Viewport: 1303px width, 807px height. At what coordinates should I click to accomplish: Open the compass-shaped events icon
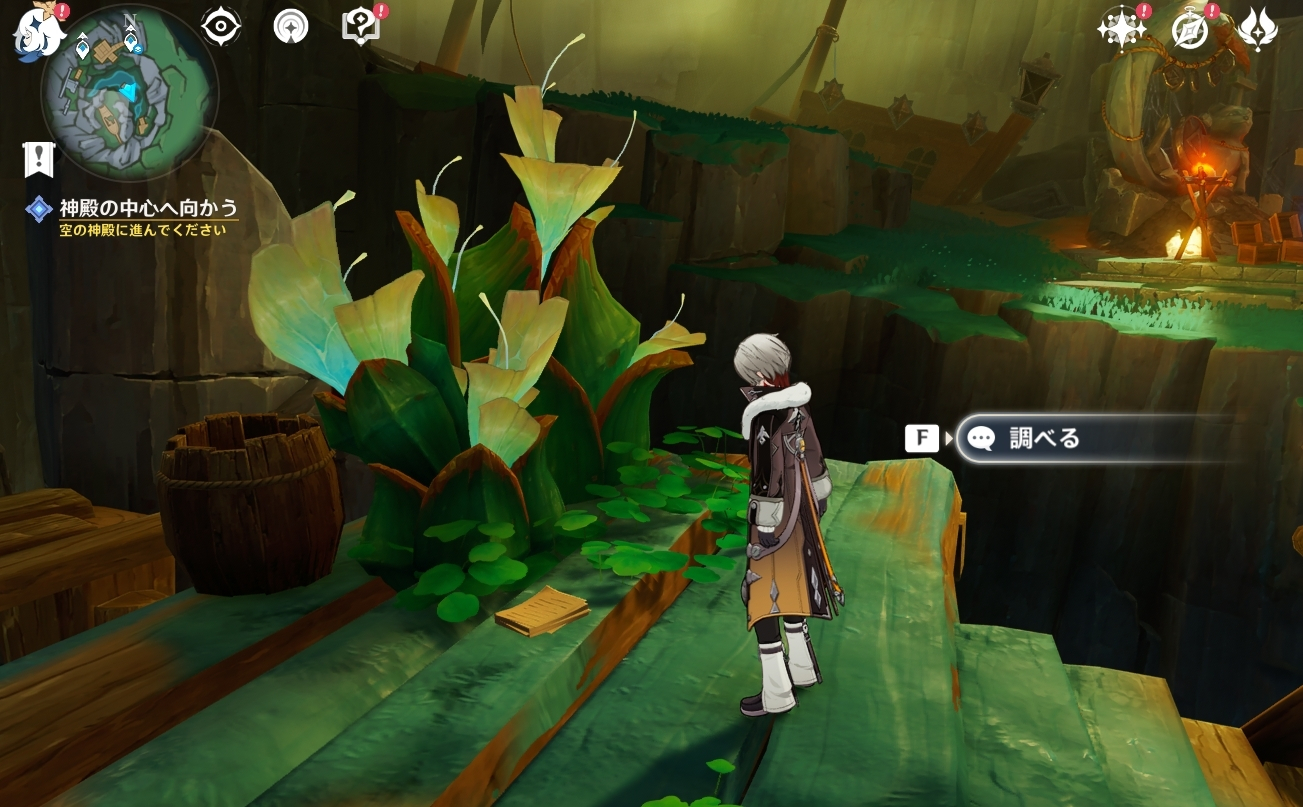[x=1190, y=30]
